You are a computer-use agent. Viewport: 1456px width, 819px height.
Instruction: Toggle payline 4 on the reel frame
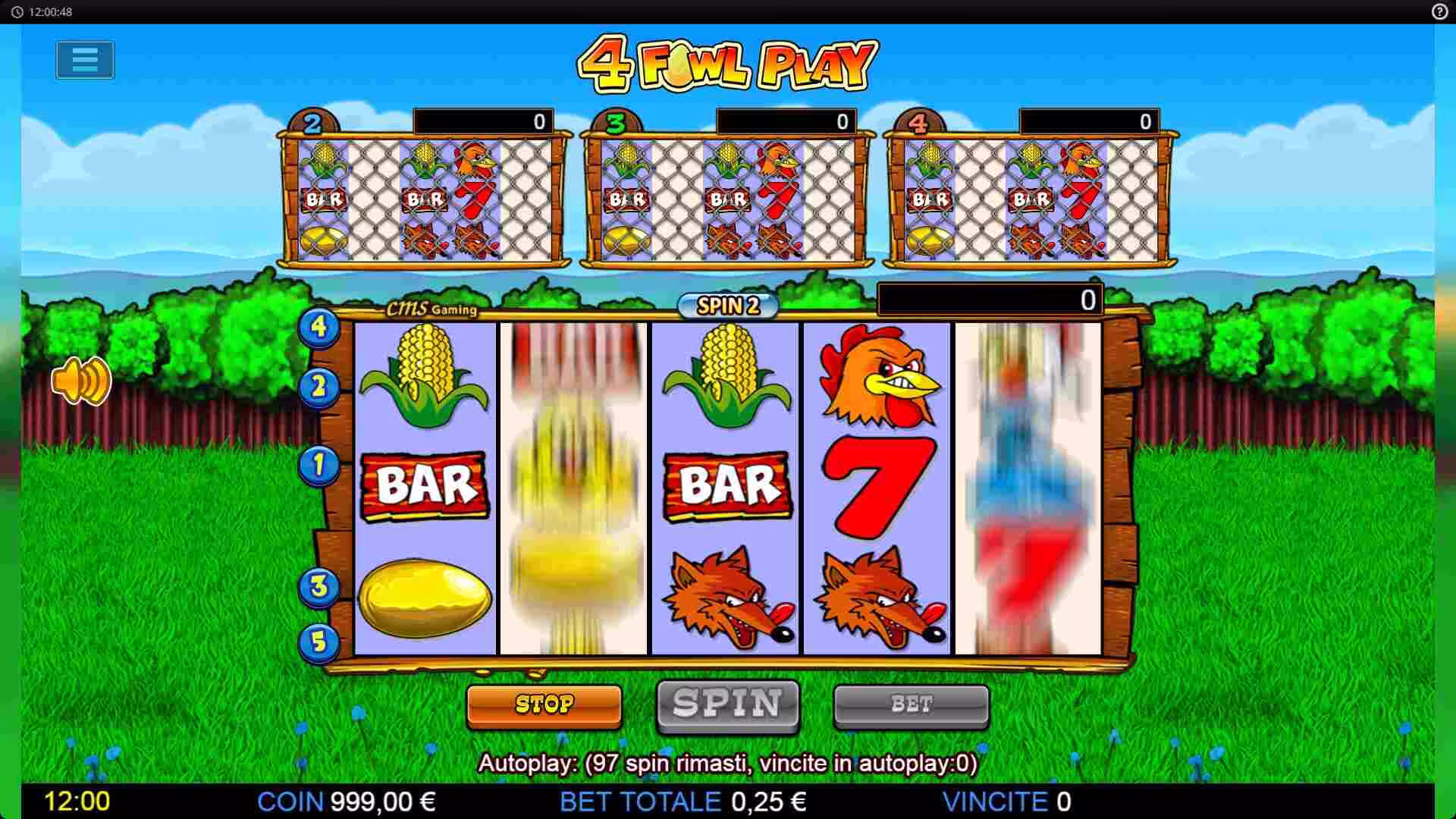[319, 328]
